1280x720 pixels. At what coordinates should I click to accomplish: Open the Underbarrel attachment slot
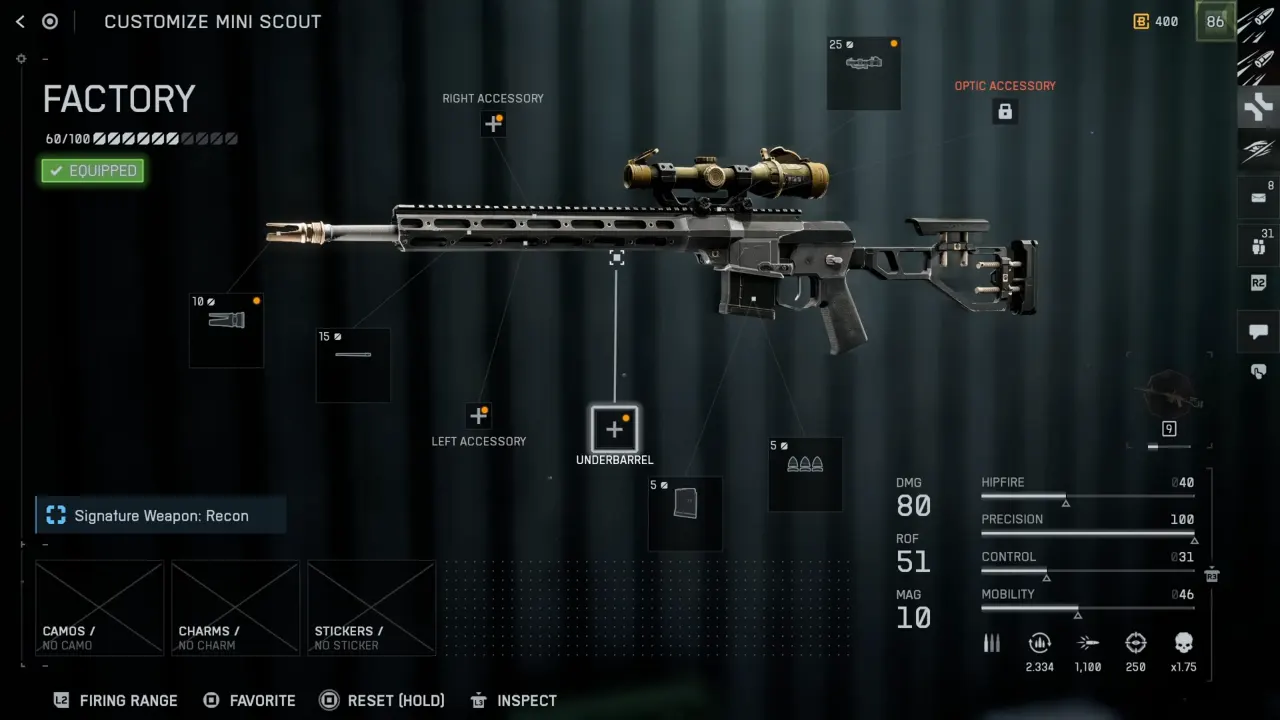(614, 429)
